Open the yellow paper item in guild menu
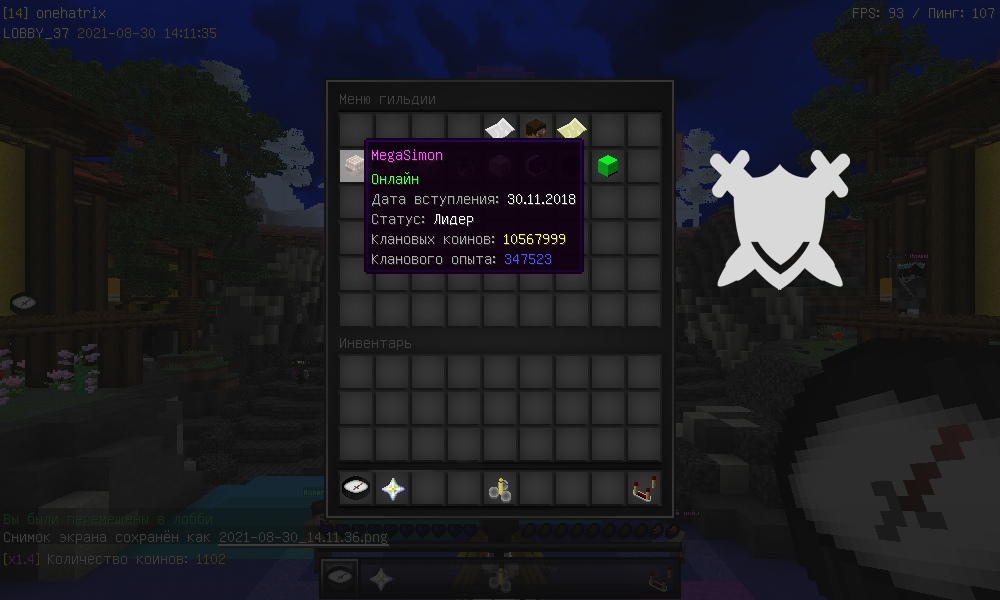The width and height of the screenshot is (1000, 600). tap(571, 129)
